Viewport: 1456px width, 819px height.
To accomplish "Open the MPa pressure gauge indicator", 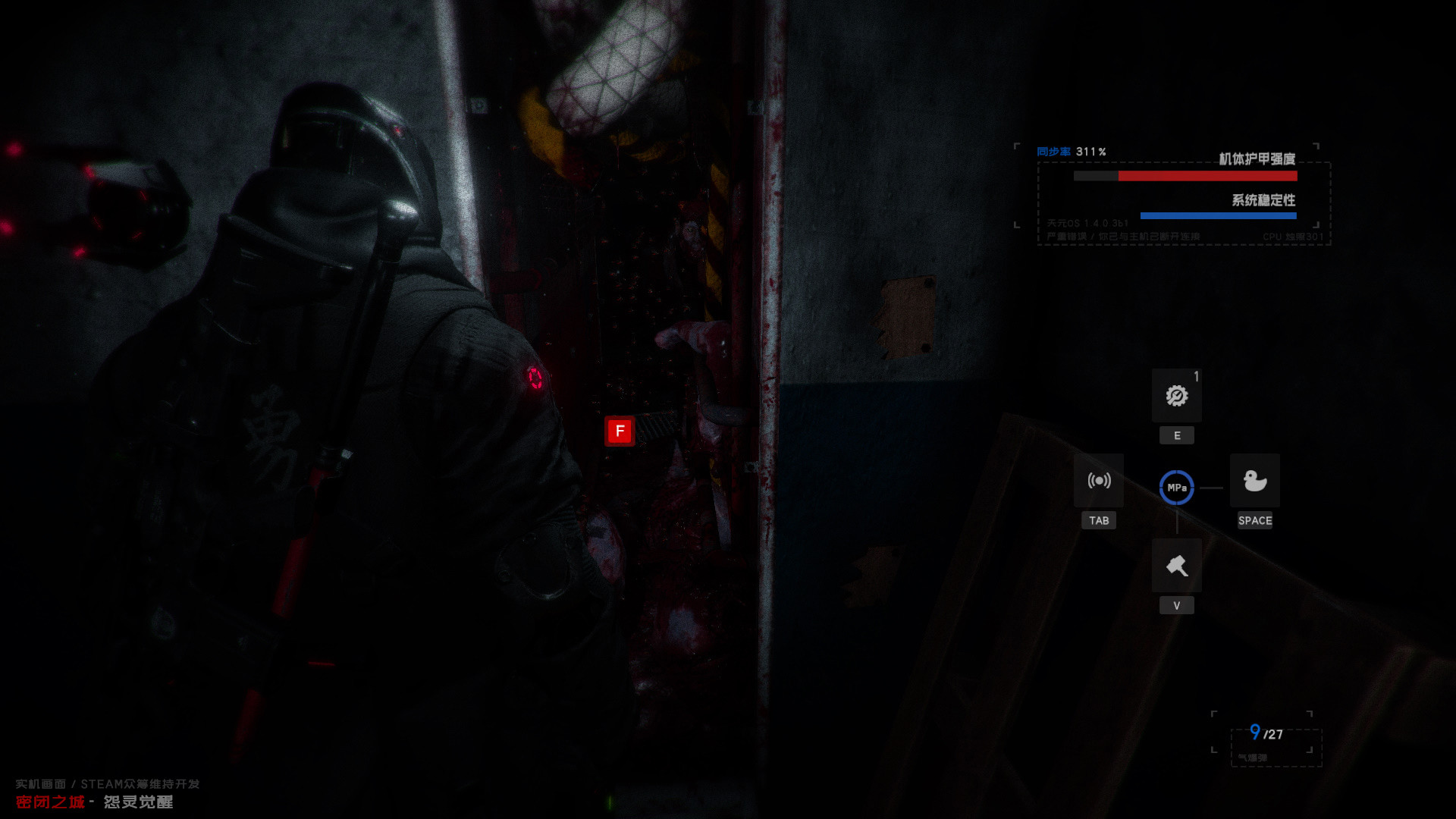I will click(x=1176, y=488).
